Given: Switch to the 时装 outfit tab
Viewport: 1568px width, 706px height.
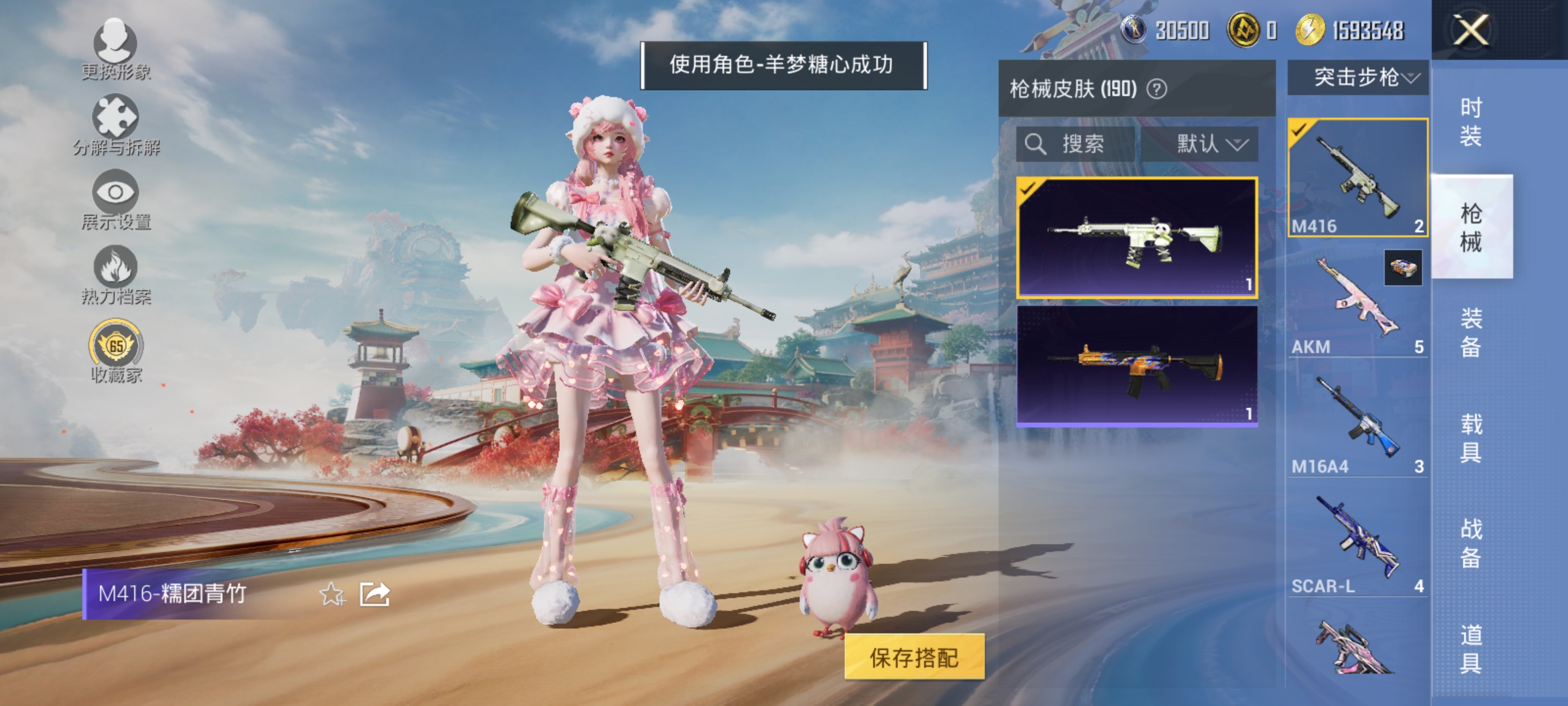Looking at the screenshot, I should (1473, 121).
